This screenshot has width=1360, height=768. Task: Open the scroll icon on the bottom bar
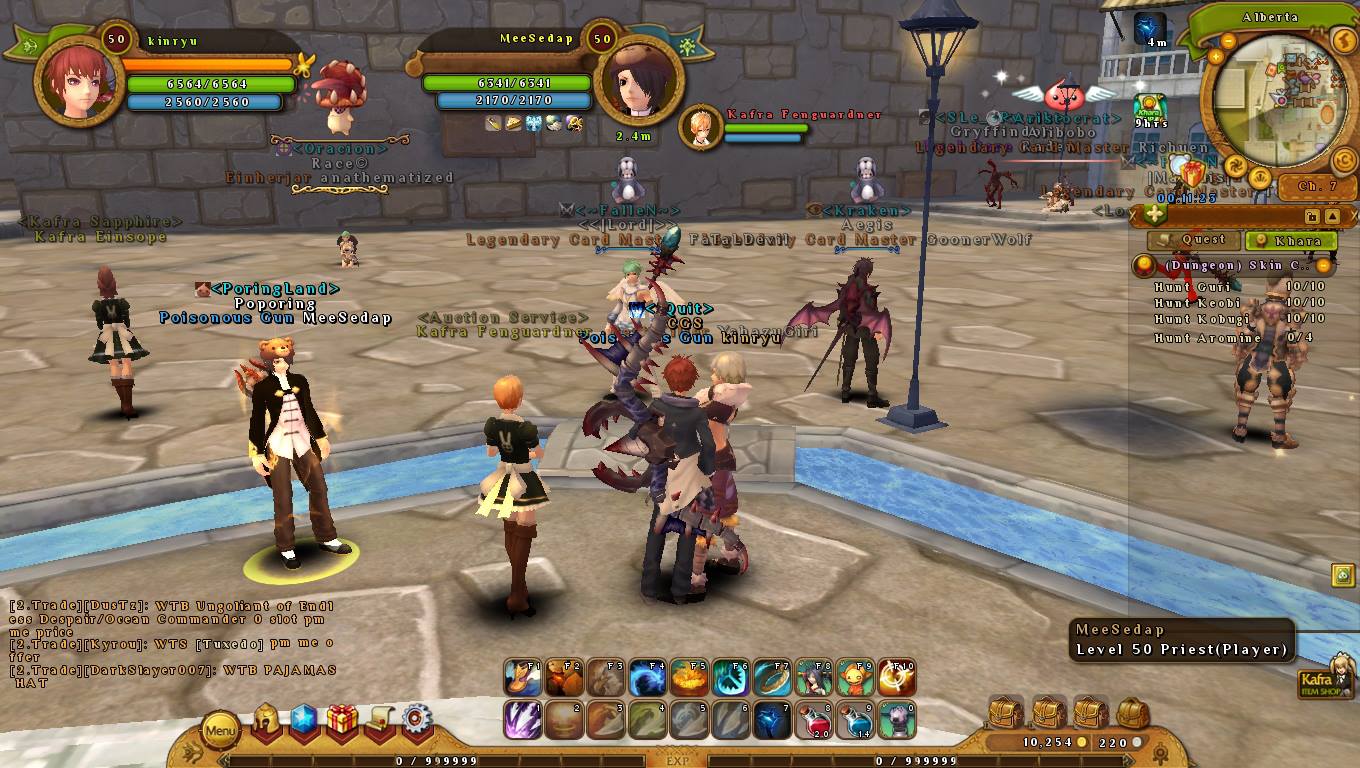(382, 720)
